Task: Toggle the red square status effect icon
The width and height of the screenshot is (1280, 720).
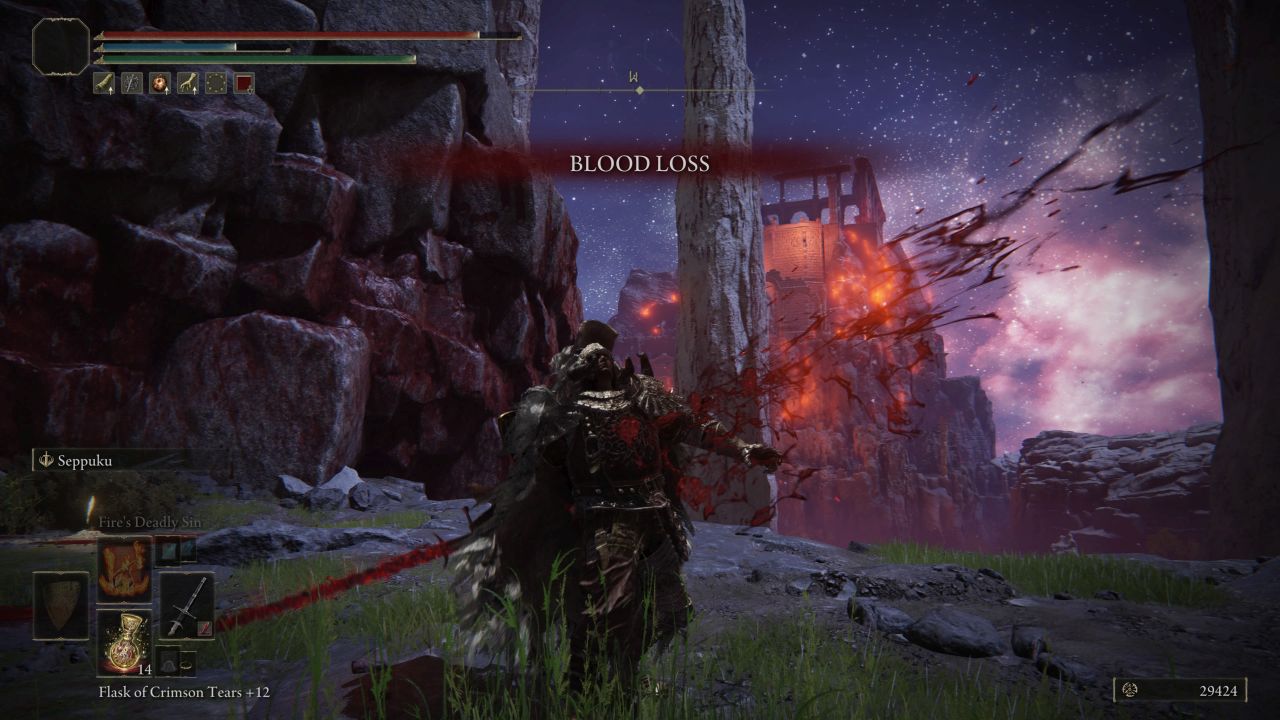Action: 244,83
